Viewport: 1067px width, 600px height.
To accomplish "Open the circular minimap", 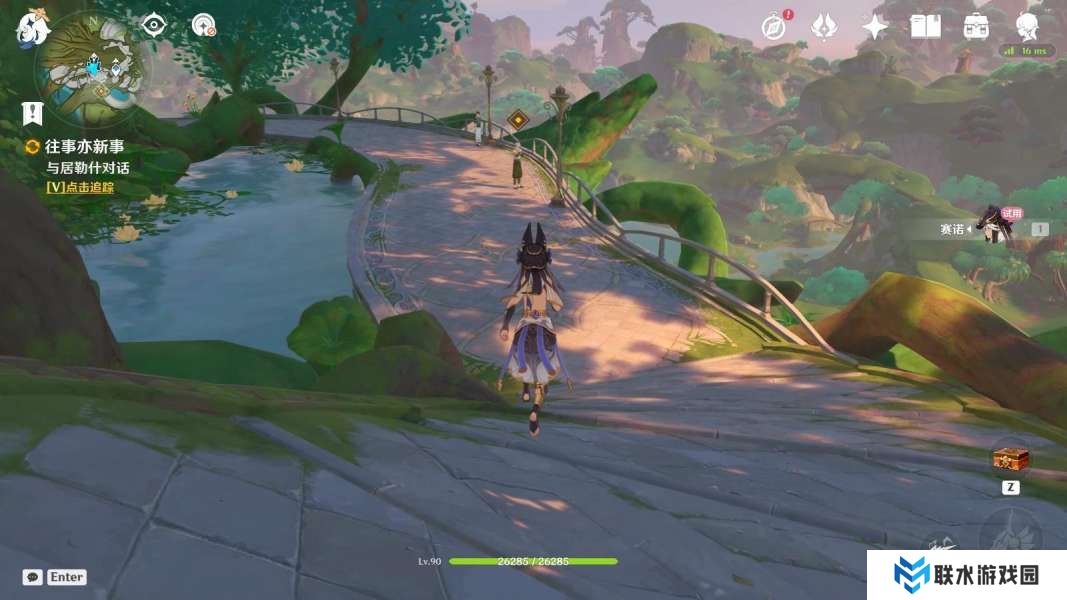I will pos(93,67).
